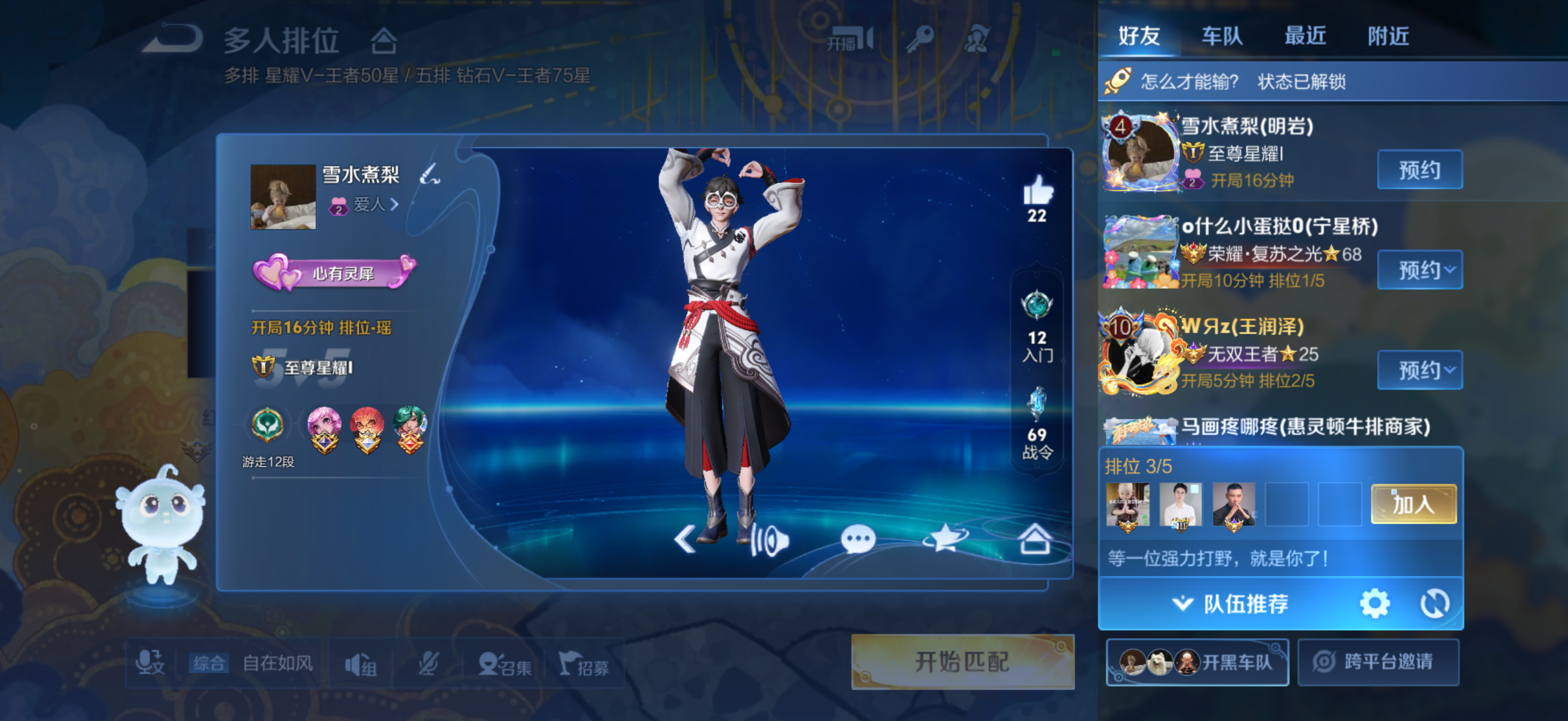Click the 开始匹配 button
Viewport: 1568px width, 721px height.
(x=962, y=662)
